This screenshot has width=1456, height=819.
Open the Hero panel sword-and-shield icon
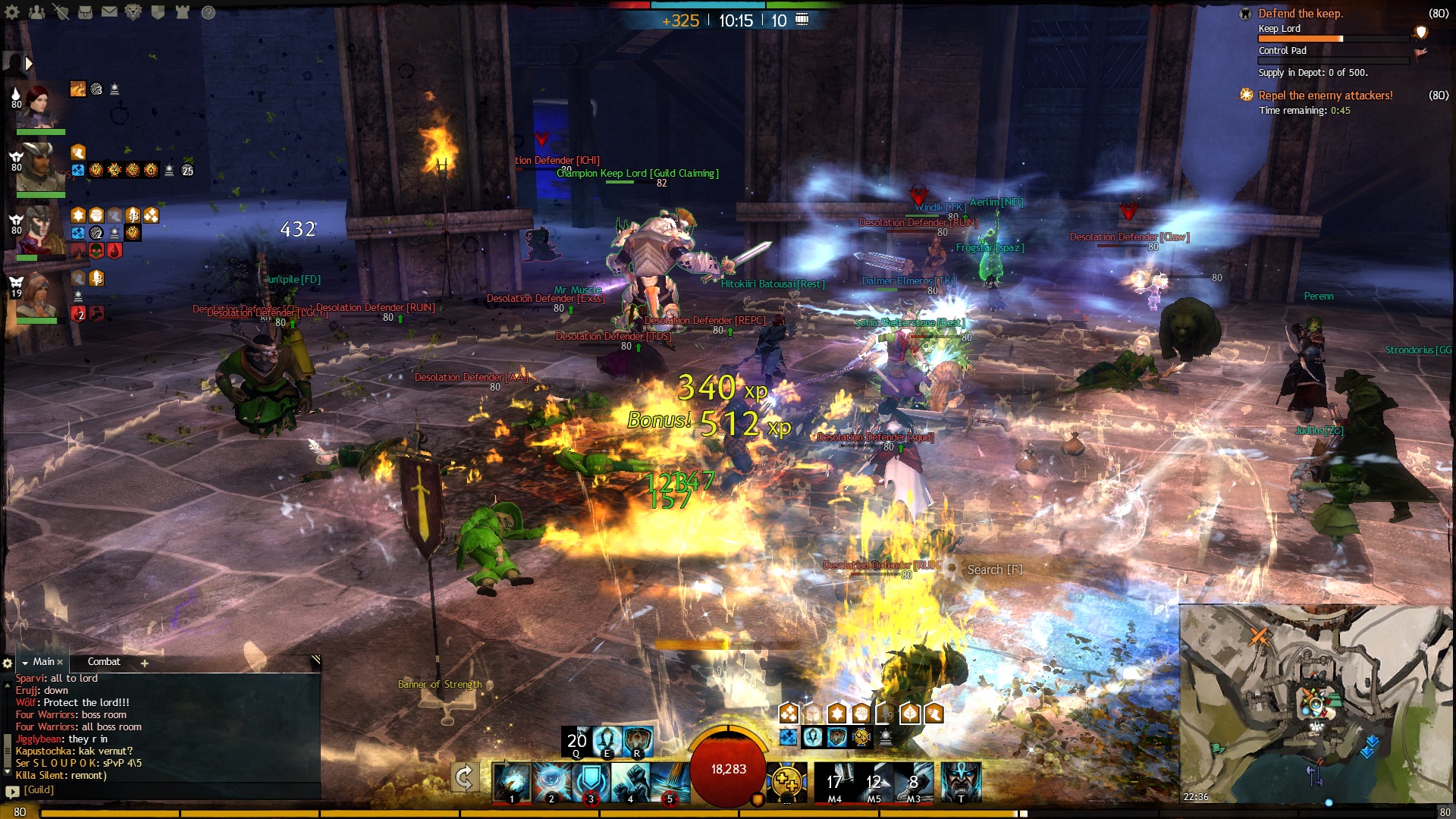click(x=61, y=12)
